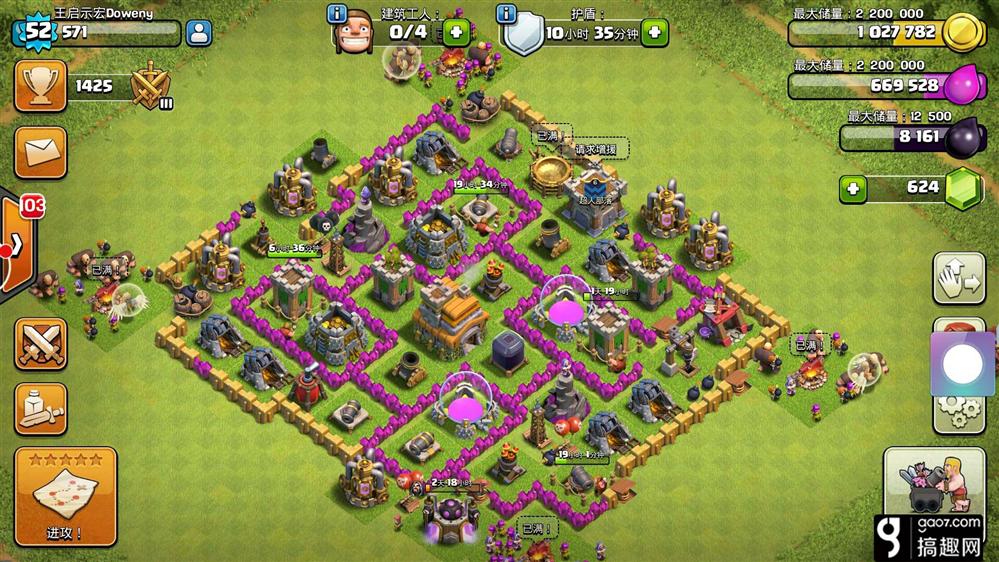
Task: Tap the AssistiveTouch white circle overlay
Action: [x=963, y=364]
